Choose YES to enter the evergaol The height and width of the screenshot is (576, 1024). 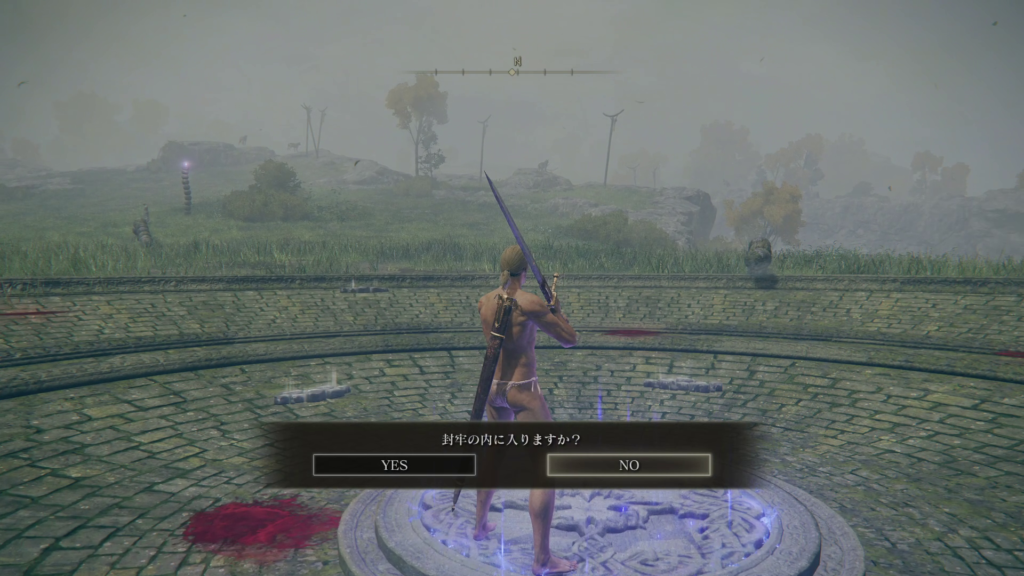pyautogui.click(x=394, y=465)
